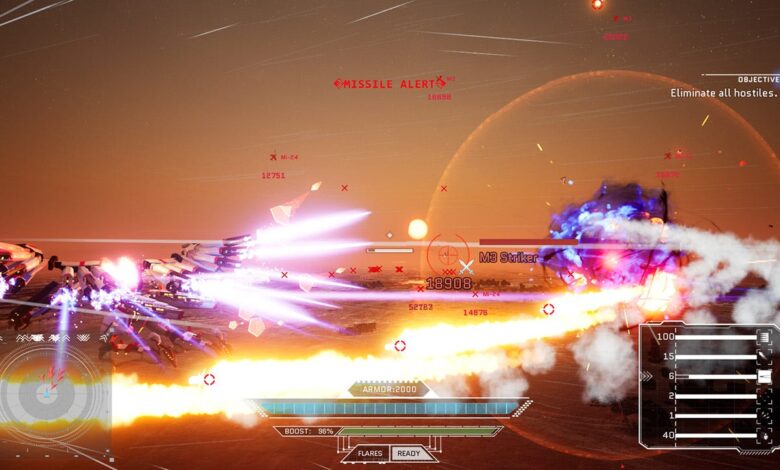Activate the Flares Ready indicator
Screen dimensions: 780x470
pyautogui.click(x=390, y=453)
